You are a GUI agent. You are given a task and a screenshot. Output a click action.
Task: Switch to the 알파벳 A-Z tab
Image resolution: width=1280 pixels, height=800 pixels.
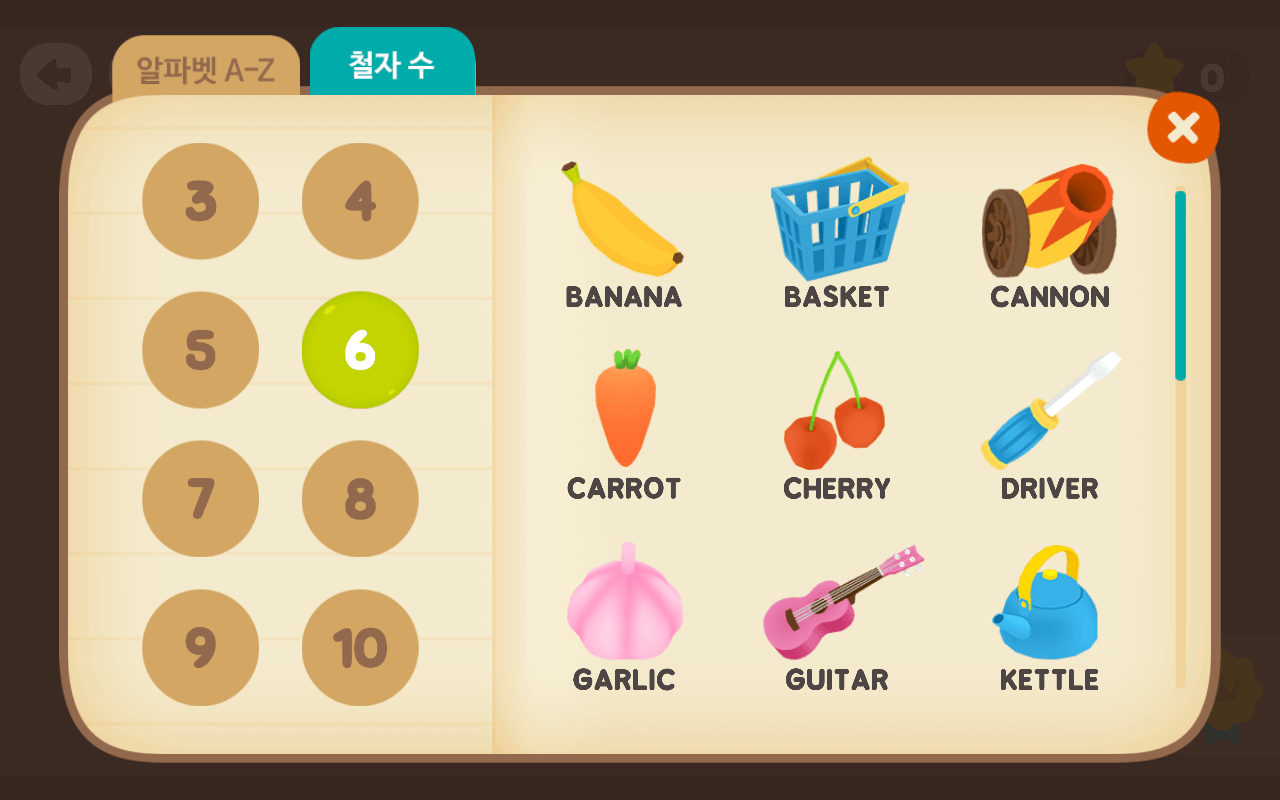click(205, 70)
